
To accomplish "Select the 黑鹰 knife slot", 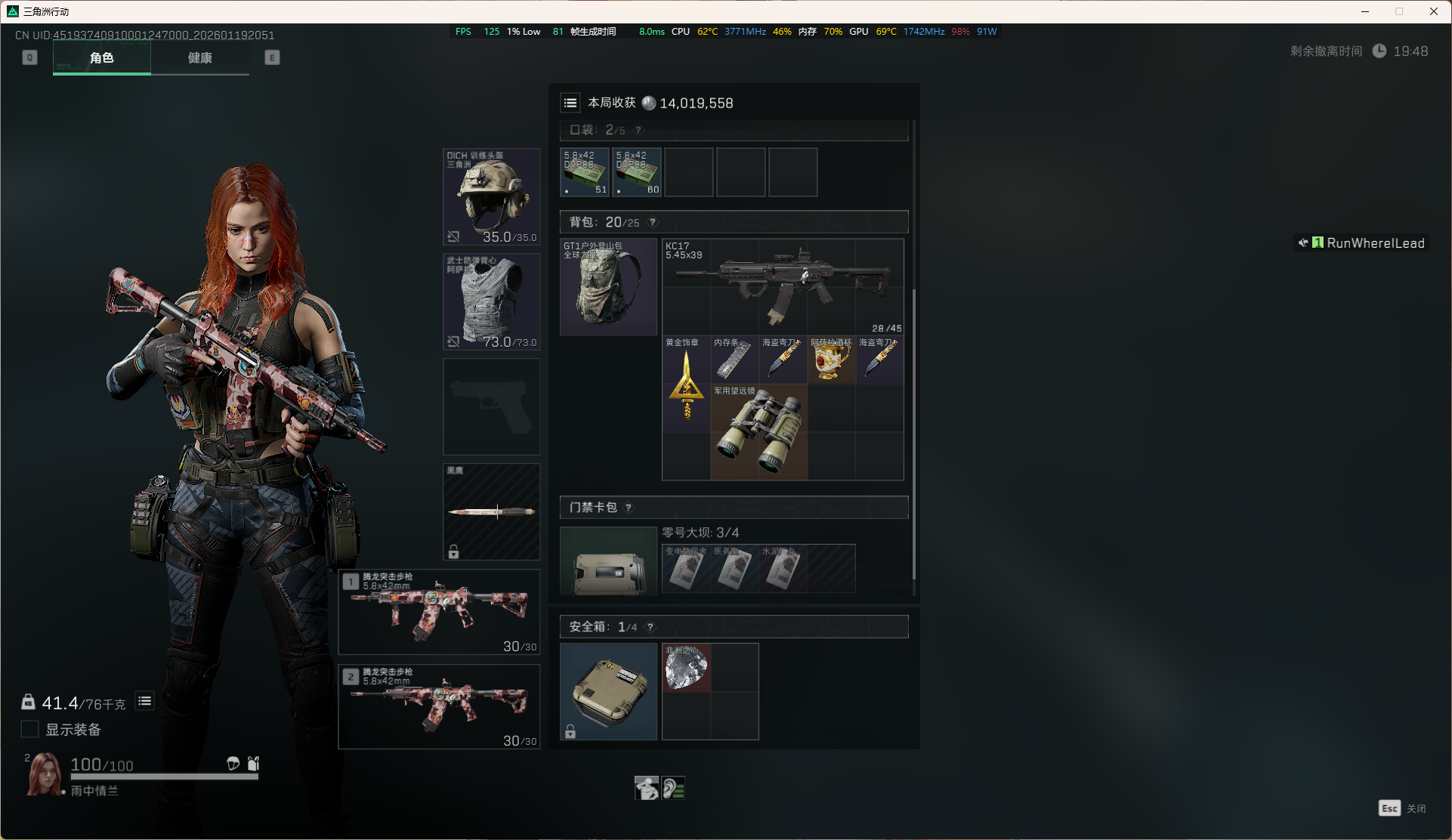I will click(x=491, y=511).
